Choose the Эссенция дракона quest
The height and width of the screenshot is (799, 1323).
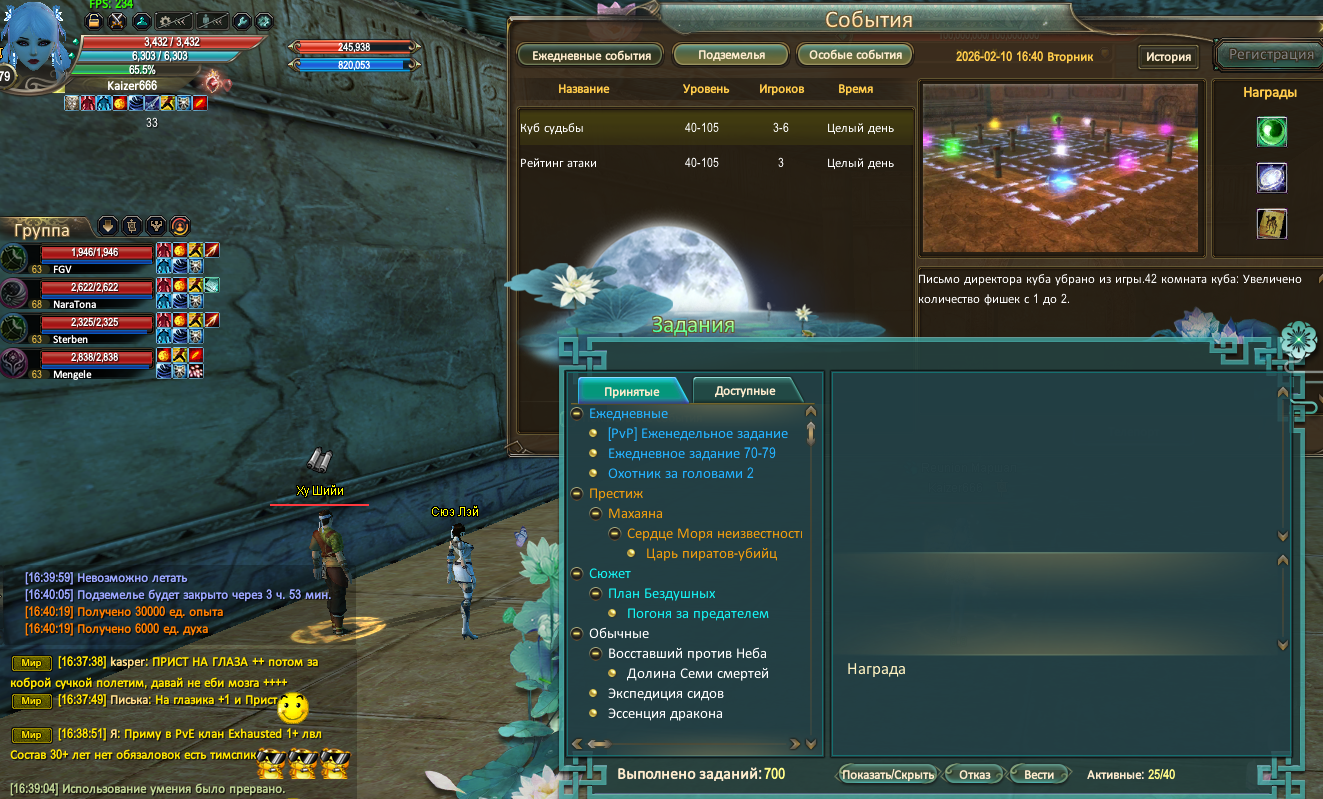[665, 714]
